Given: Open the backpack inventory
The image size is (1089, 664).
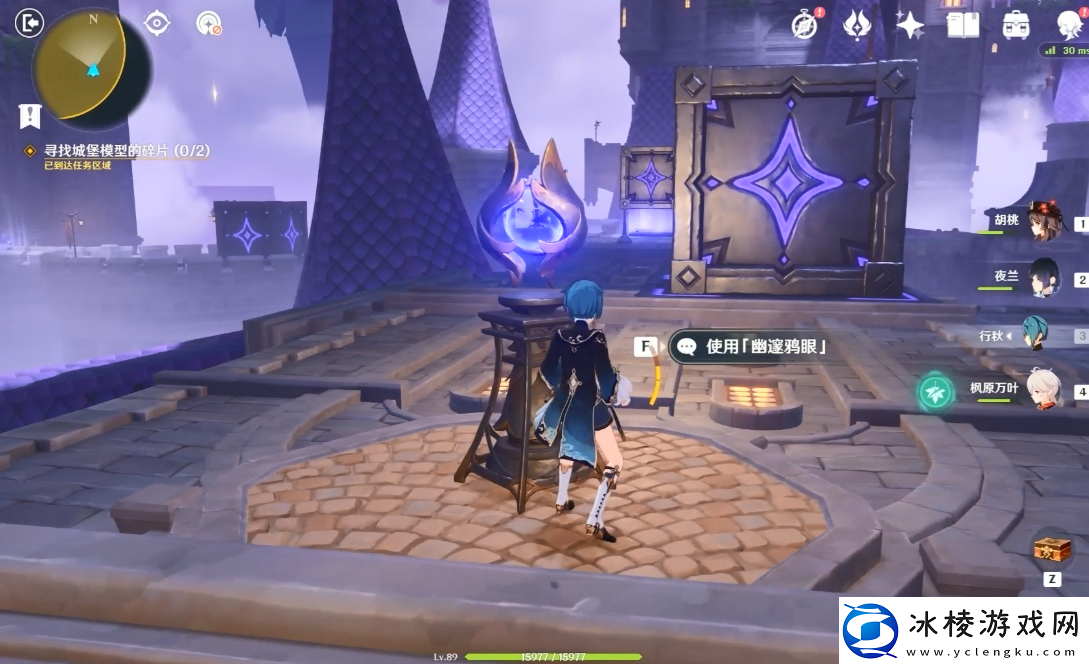Looking at the screenshot, I should point(1016,25).
